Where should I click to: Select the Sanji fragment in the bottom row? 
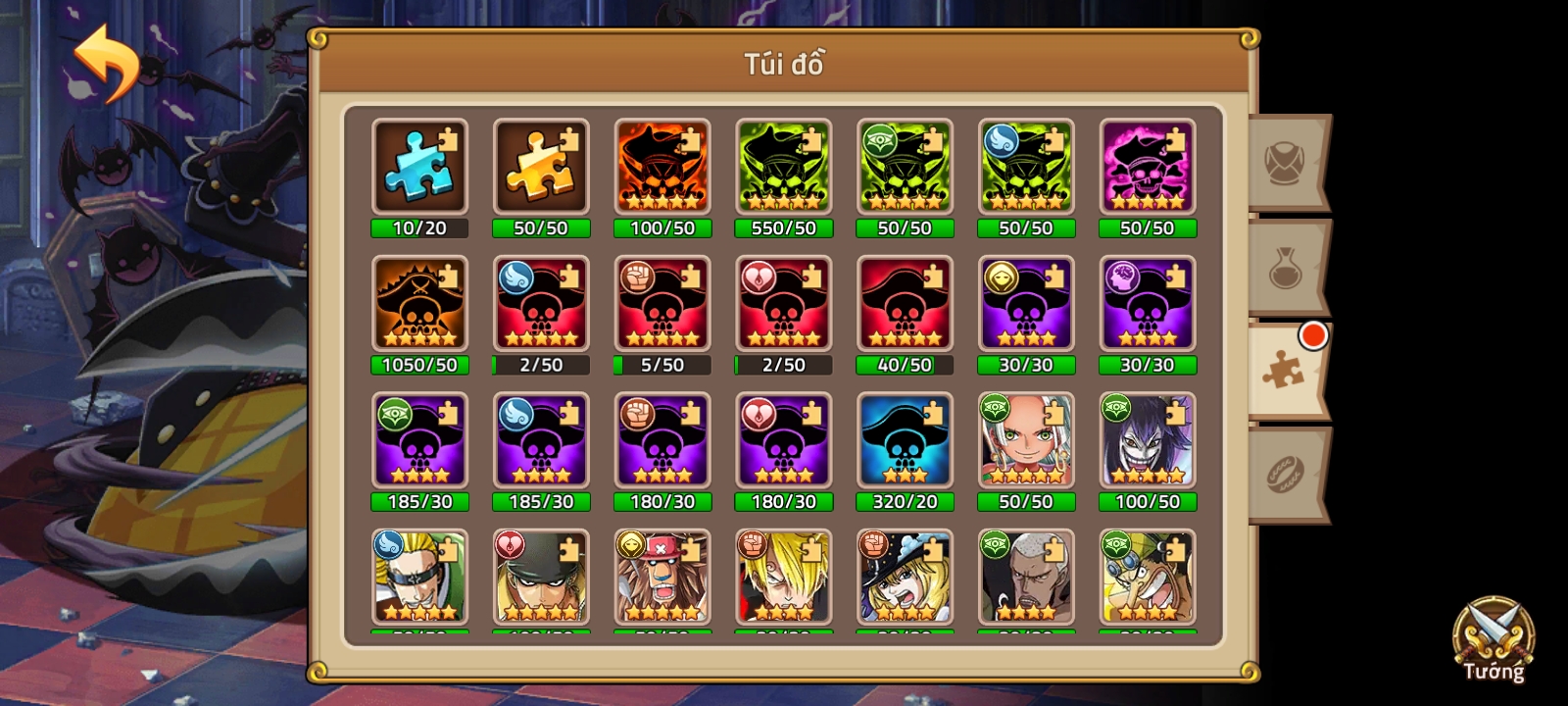783,579
